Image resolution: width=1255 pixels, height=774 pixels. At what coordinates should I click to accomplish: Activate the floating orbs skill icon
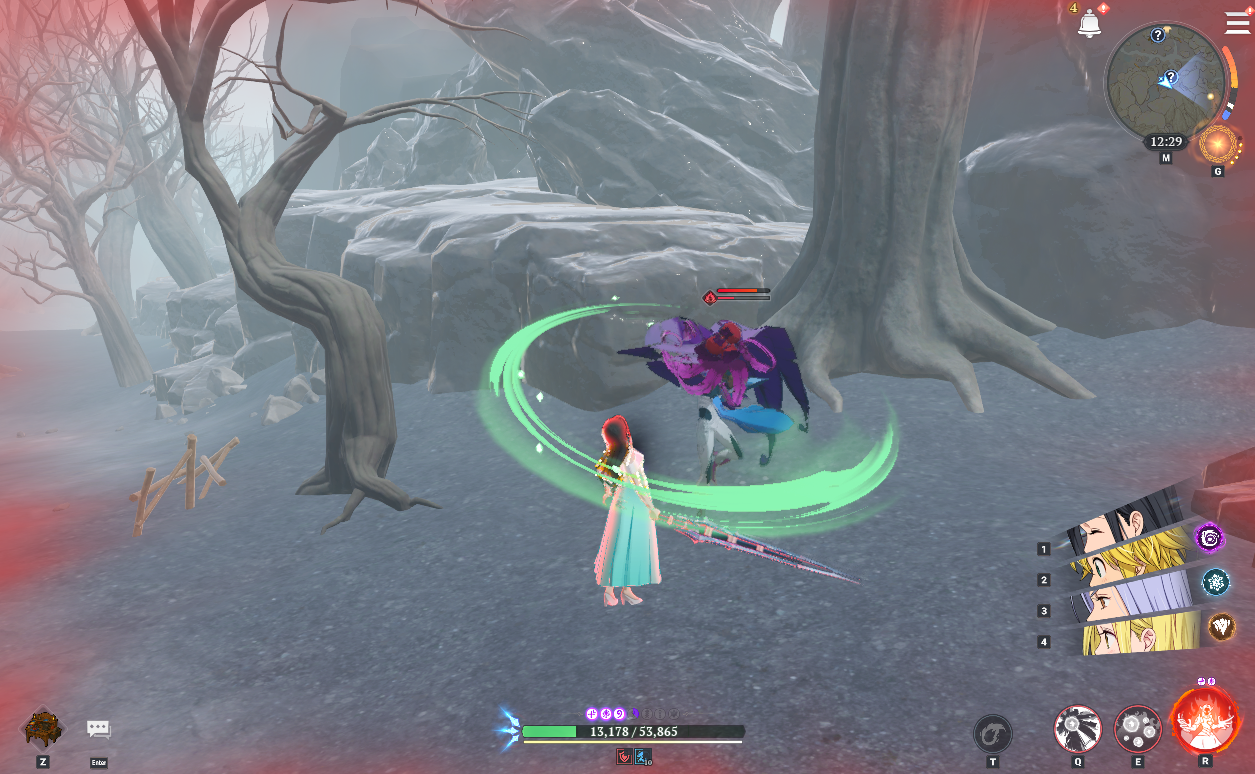click(x=1137, y=728)
